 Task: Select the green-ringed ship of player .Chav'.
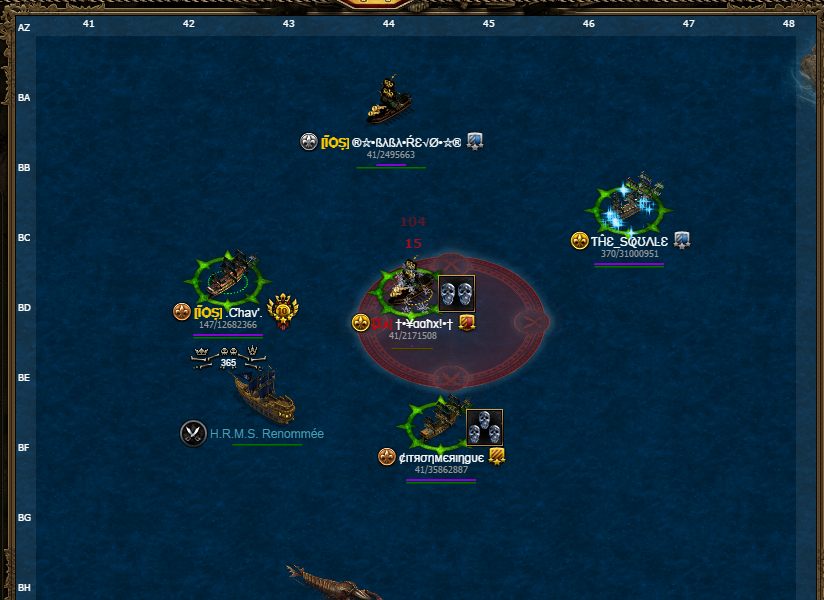pyautogui.click(x=232, y=277)
